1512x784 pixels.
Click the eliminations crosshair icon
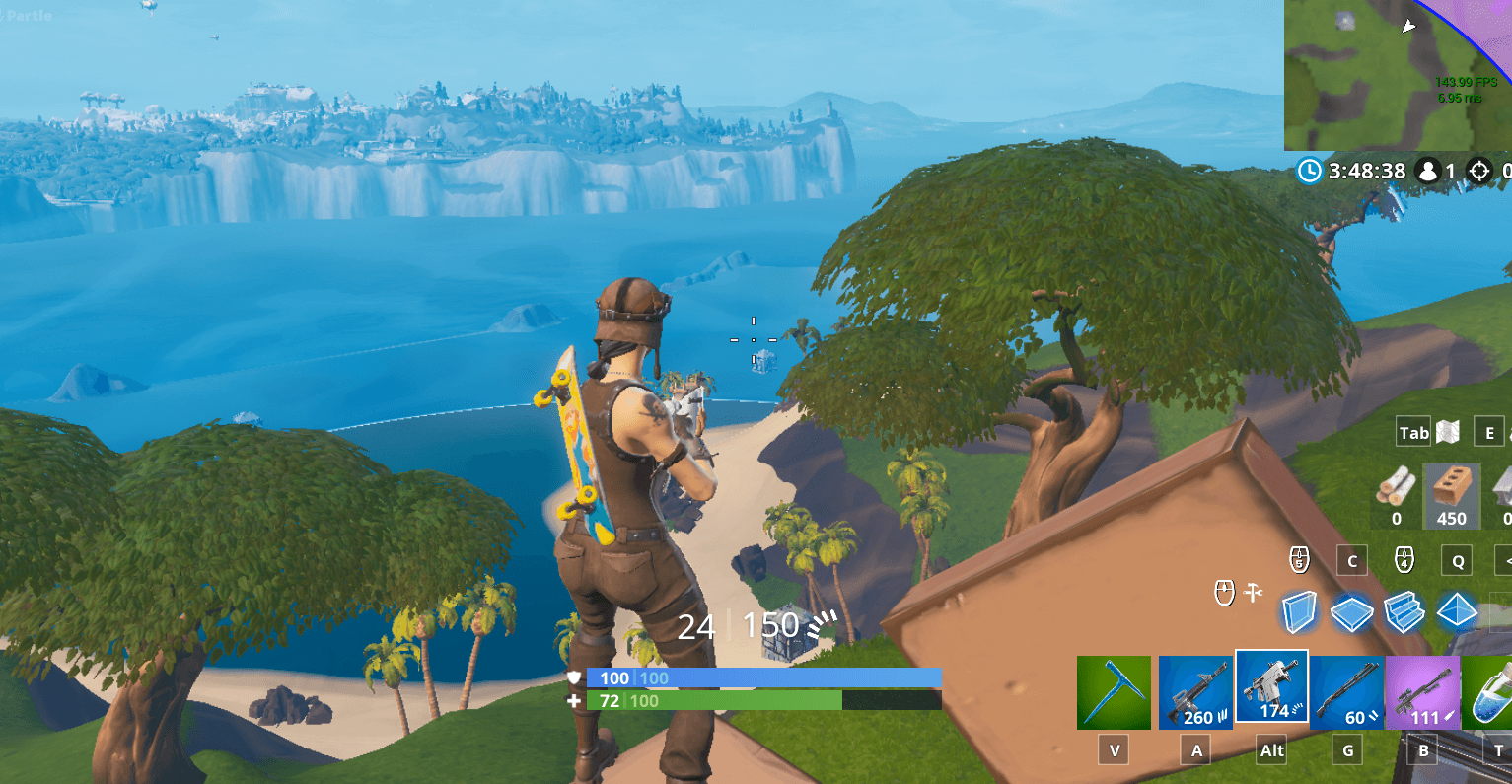pyautogui.click(x=1478, y=171)
